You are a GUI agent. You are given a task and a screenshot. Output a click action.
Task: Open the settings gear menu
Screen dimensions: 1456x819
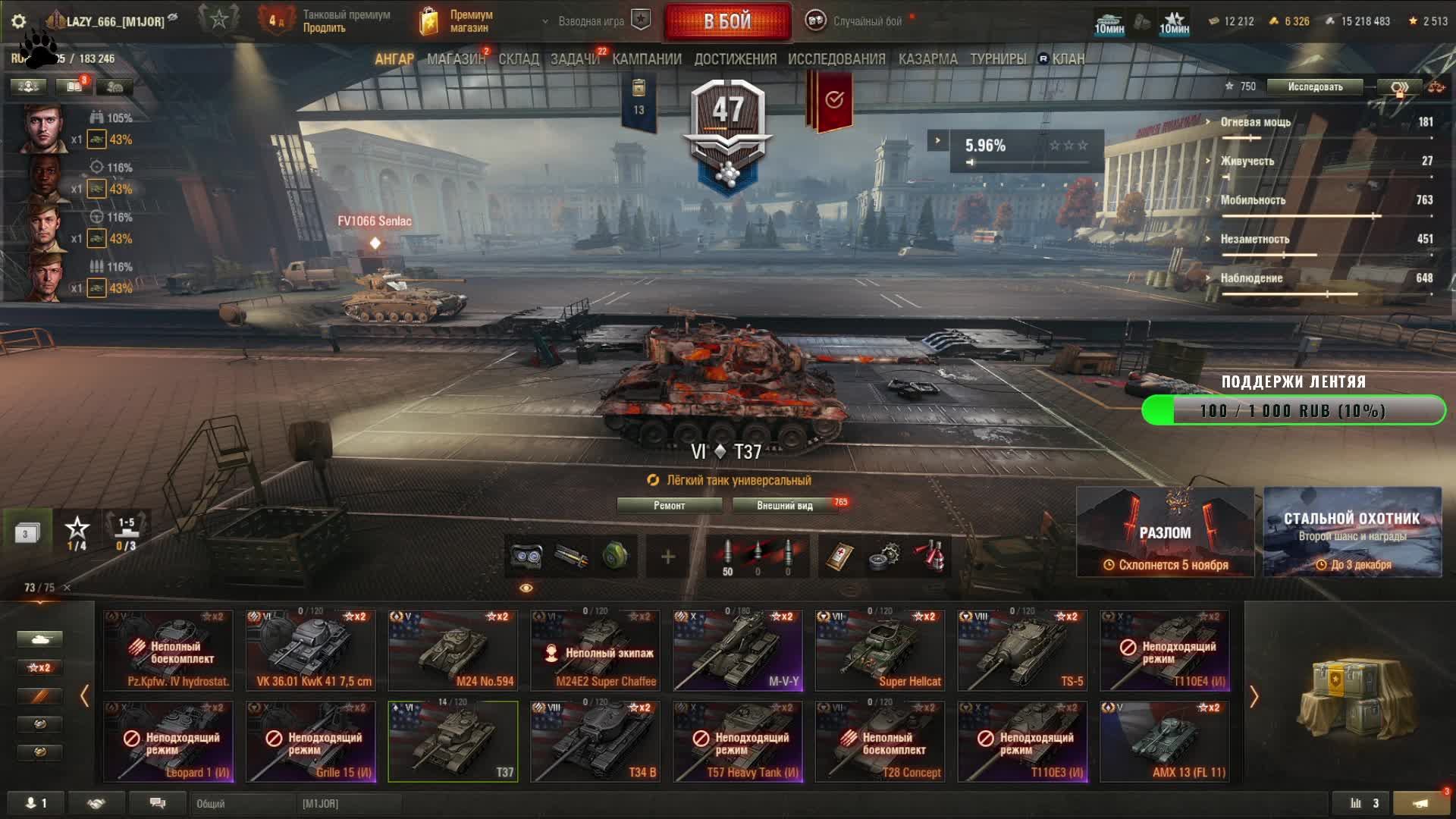click(19, 21)
